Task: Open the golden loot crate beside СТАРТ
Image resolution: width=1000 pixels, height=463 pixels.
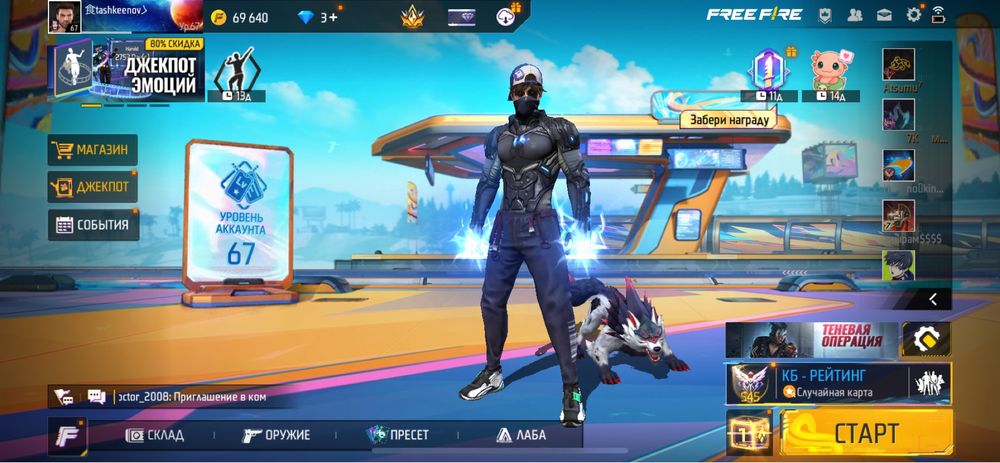Action: tap(750, 433)
